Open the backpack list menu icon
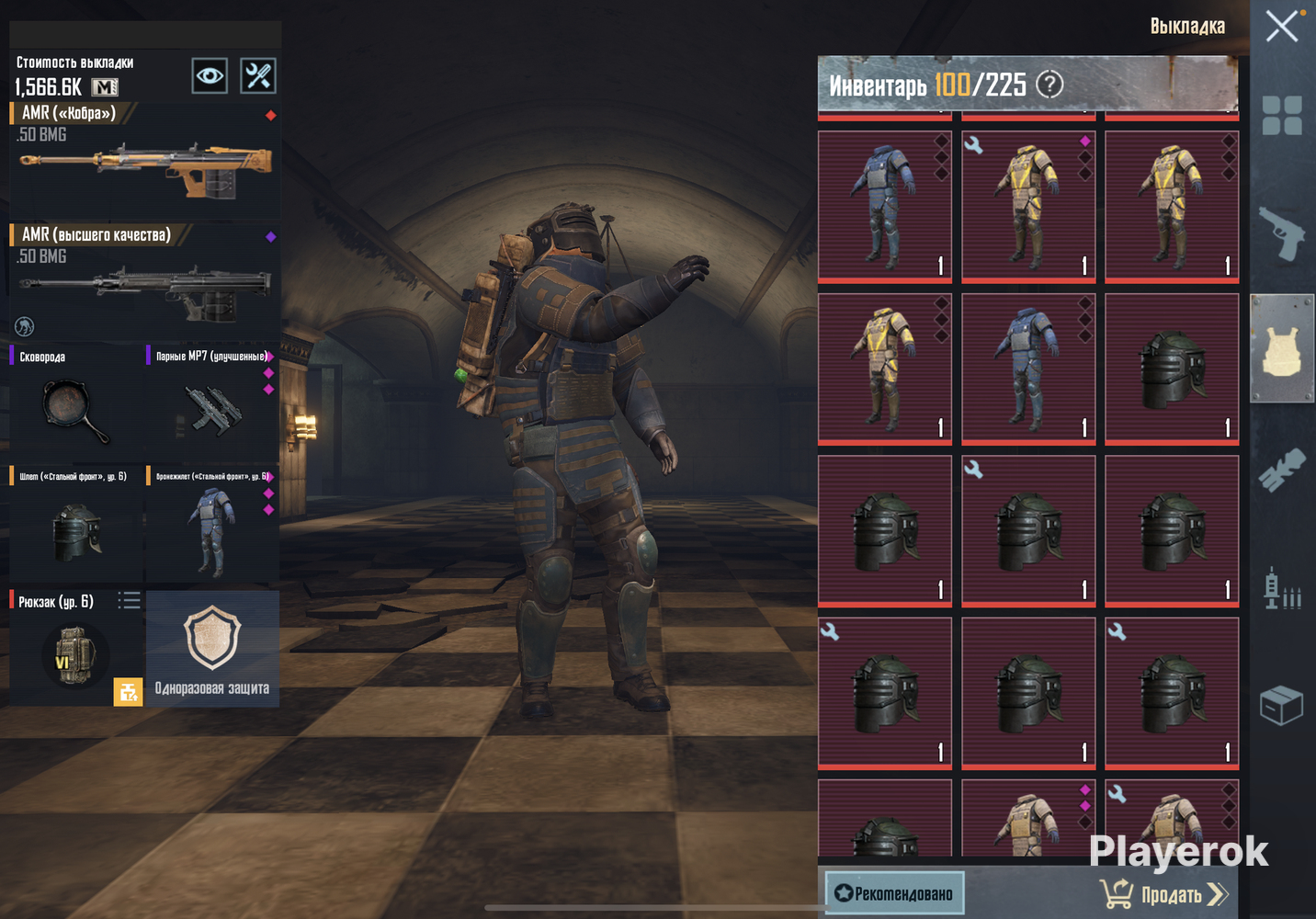1316x919 pixels. 129,601
